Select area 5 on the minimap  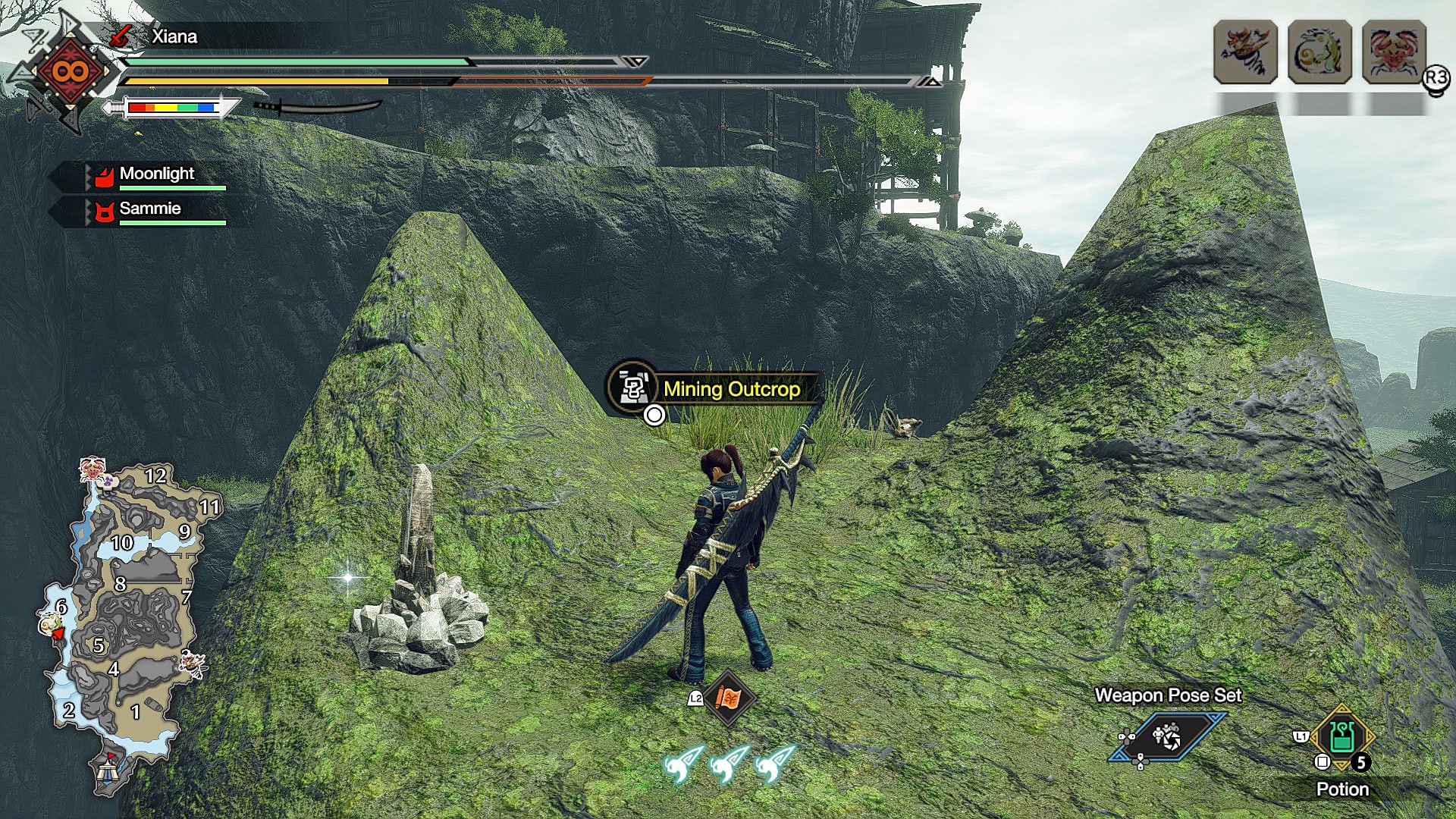tap(99, 645)
